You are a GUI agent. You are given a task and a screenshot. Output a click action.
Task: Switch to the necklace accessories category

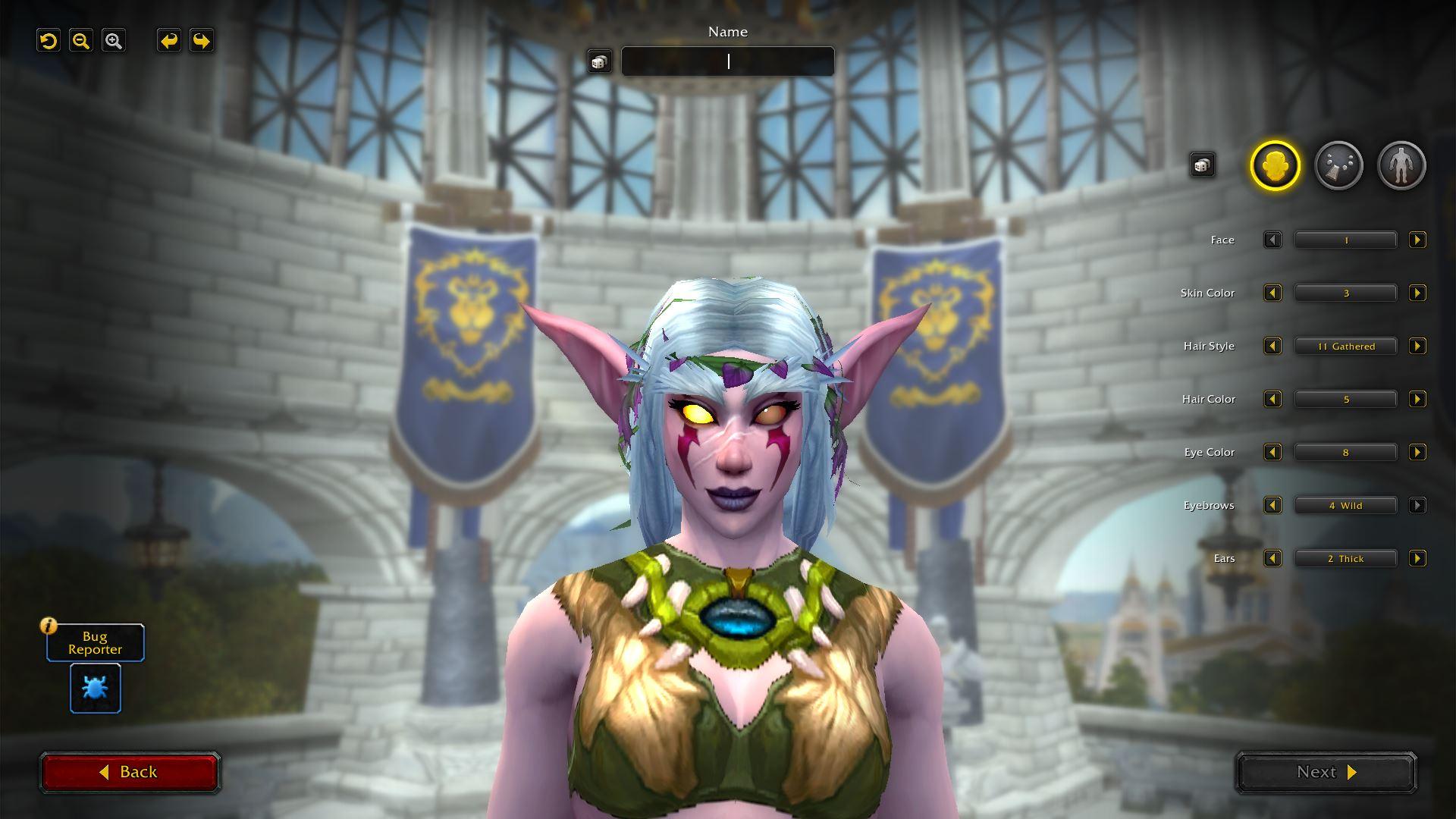[x=1338, y=165]
